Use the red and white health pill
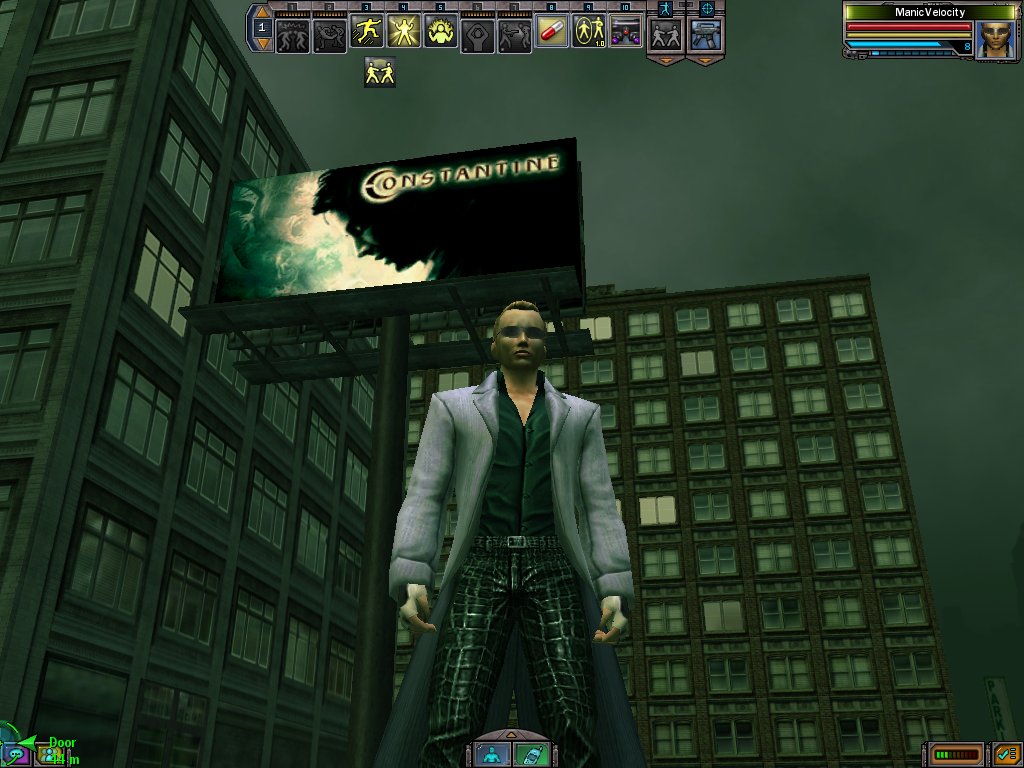 (x=551, y=33)
